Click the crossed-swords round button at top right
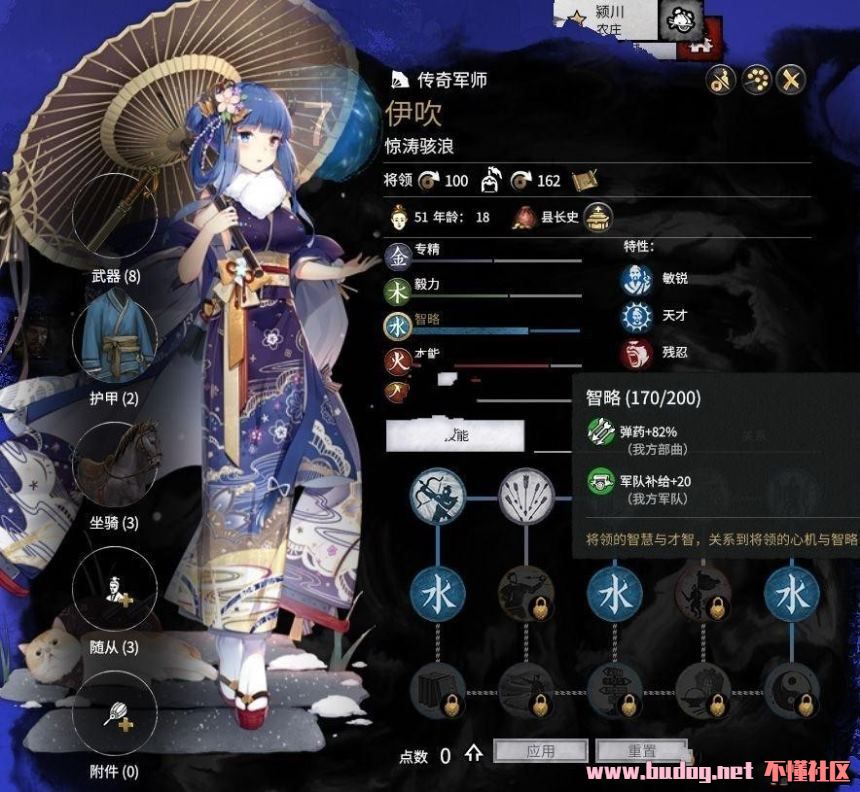Screen dimensions: 860x792 [x=791, y=80]
